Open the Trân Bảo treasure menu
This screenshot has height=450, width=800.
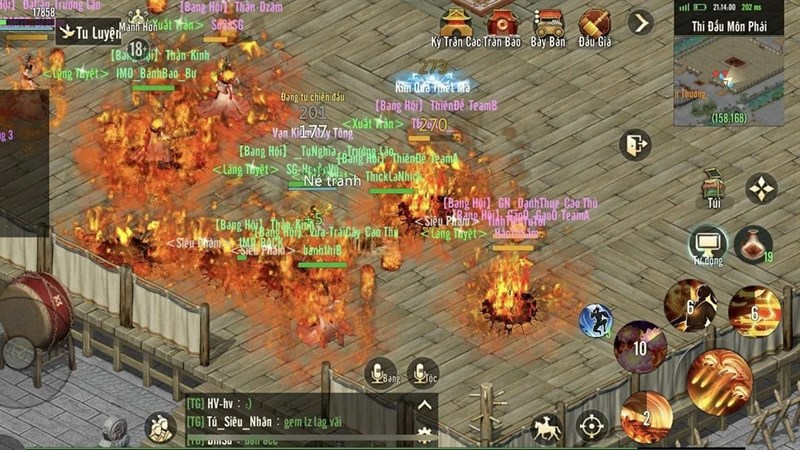tap(501, 24)
